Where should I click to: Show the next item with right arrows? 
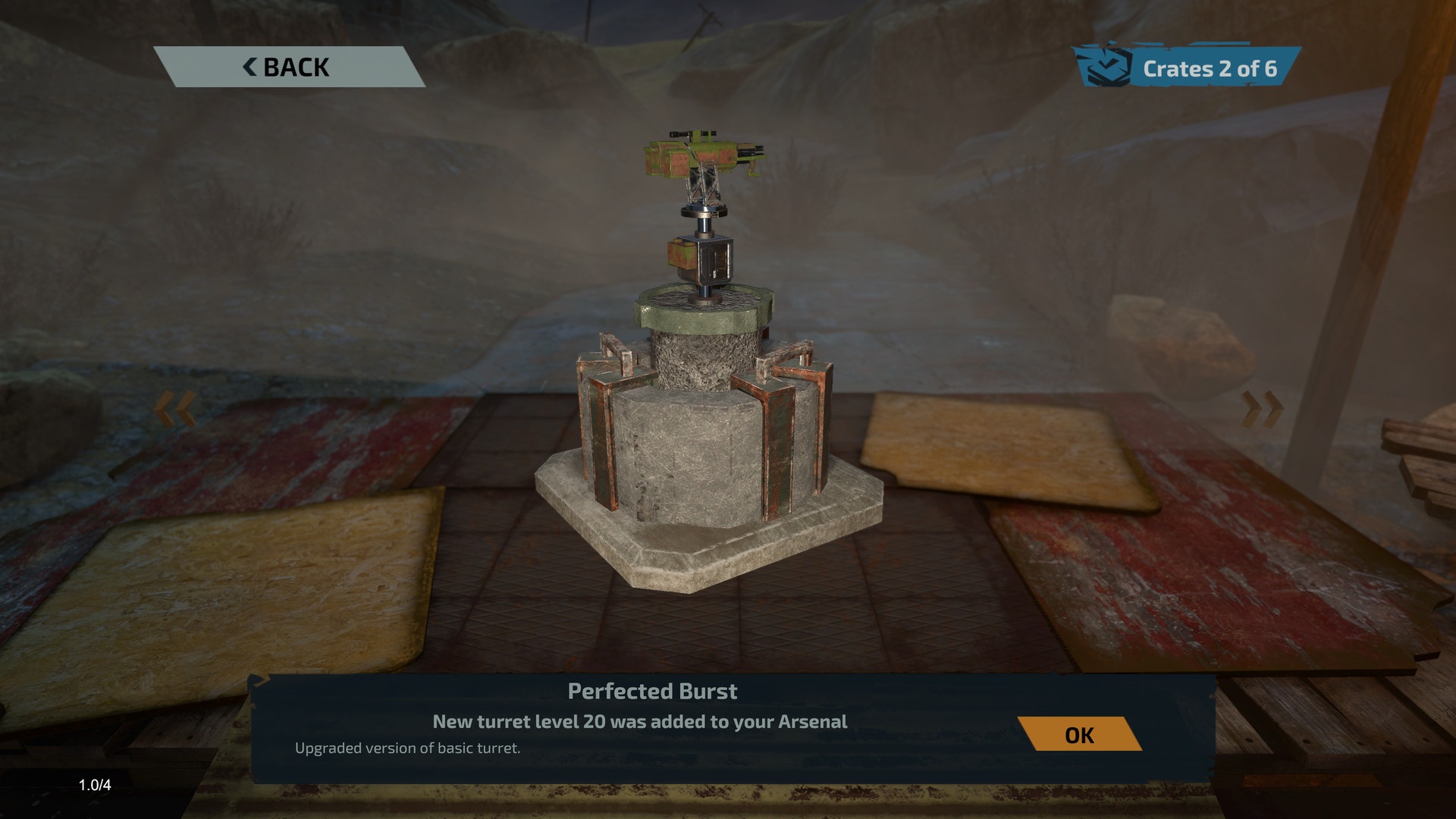point(1262,409)
